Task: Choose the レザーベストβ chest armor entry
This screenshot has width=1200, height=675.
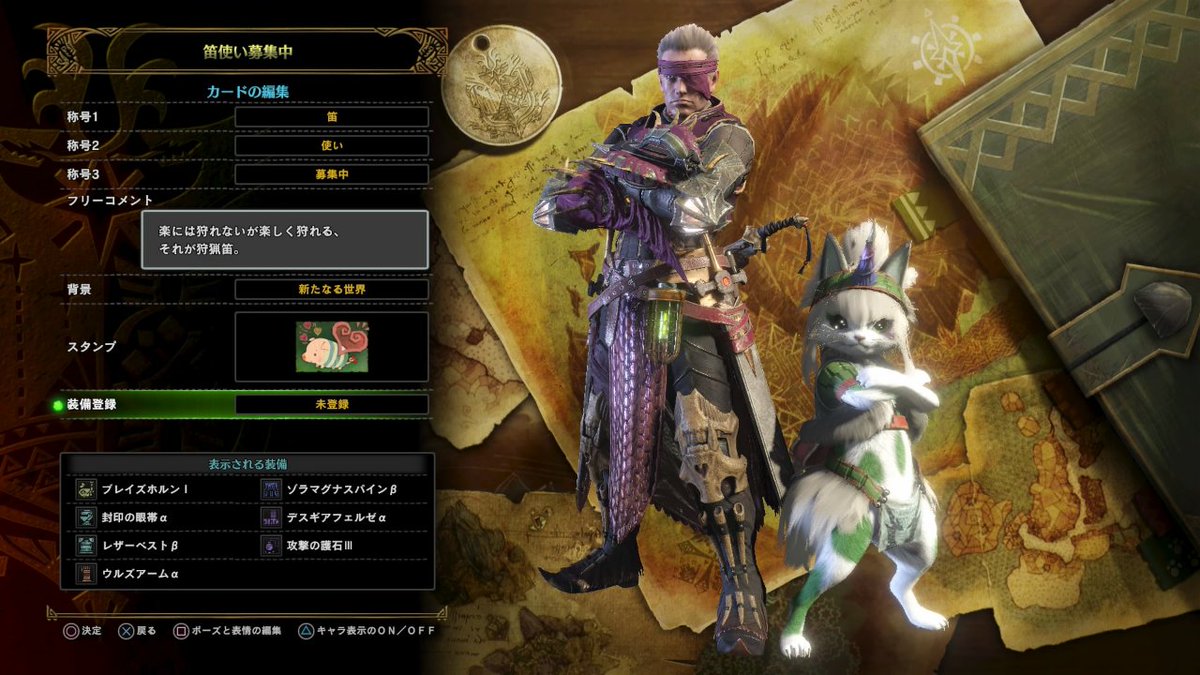Action: tap(139, 546)
